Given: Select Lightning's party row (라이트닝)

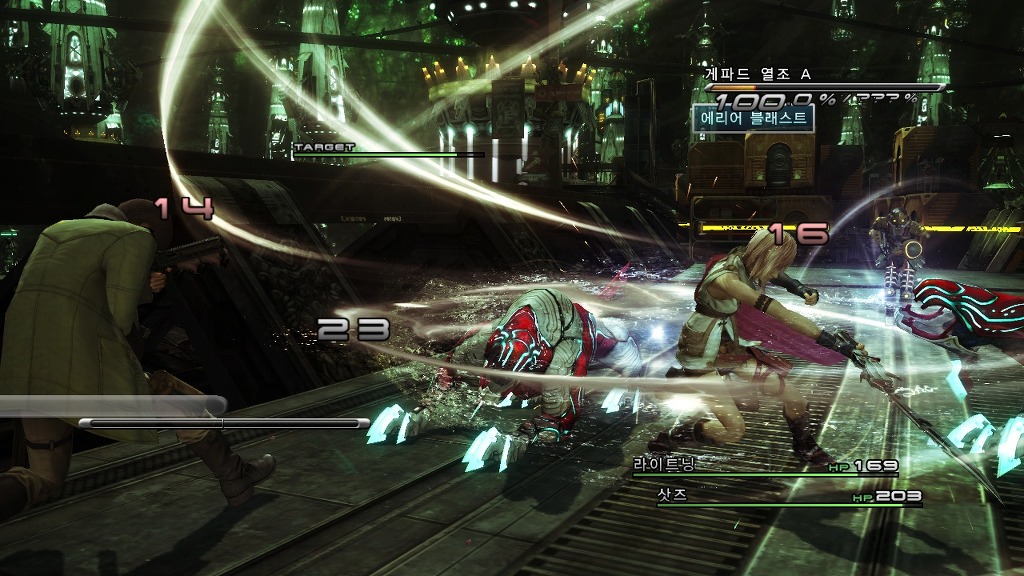Looking at the screenshot, I should (x=765, y=466).
